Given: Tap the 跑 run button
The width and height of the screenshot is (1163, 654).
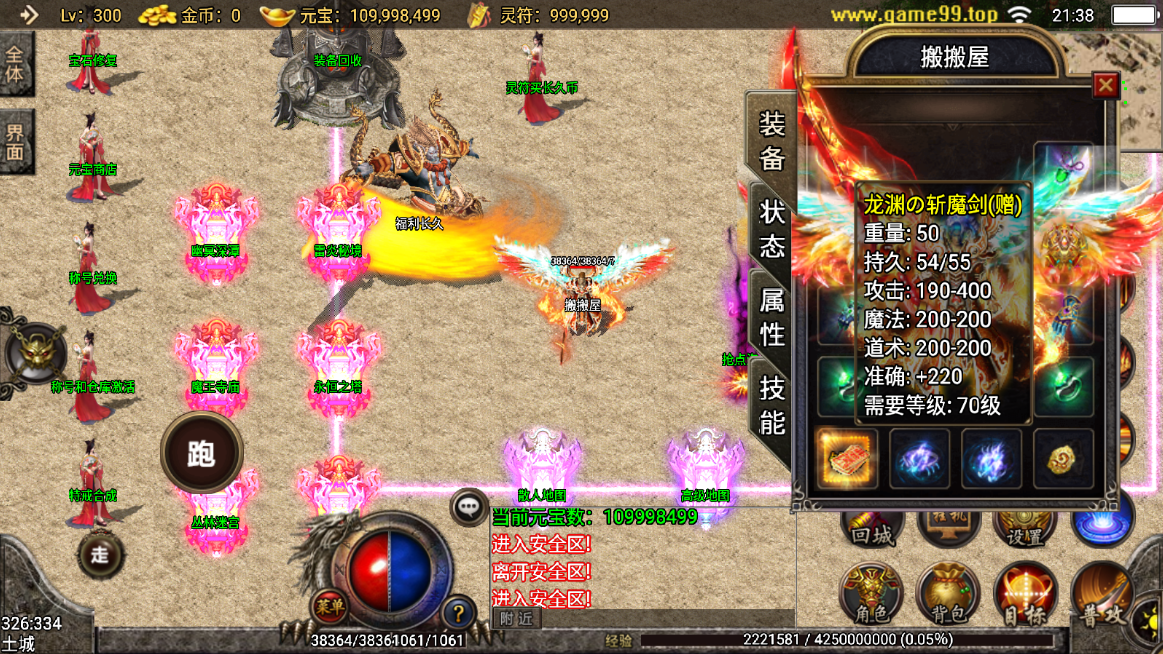Looking at the screenshot, I should (x=201, y=453).
